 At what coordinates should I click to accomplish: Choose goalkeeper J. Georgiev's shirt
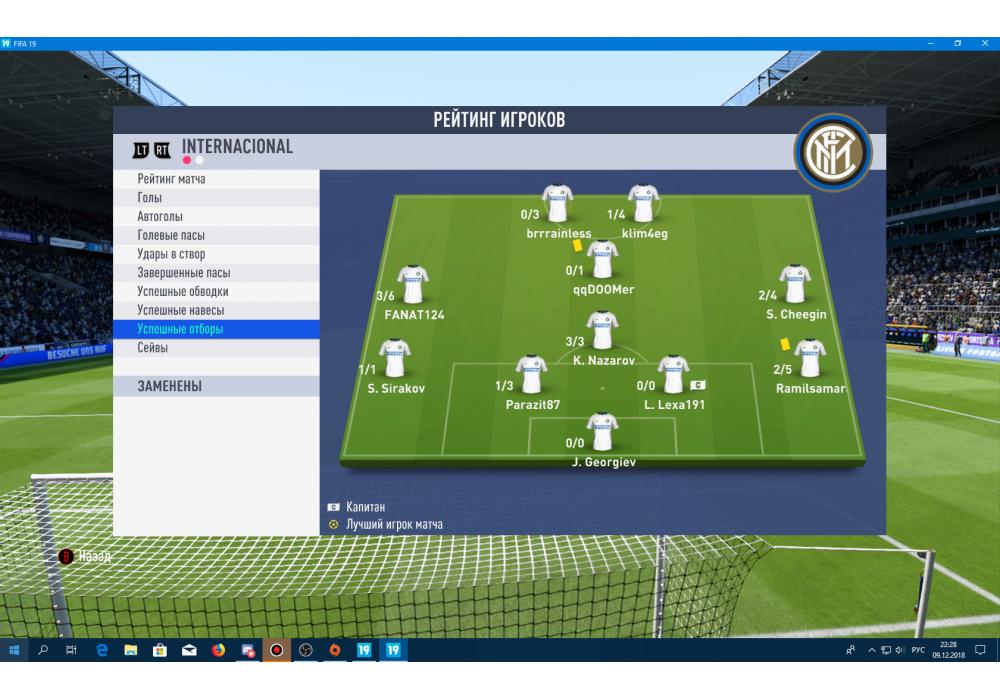(602, 432)
